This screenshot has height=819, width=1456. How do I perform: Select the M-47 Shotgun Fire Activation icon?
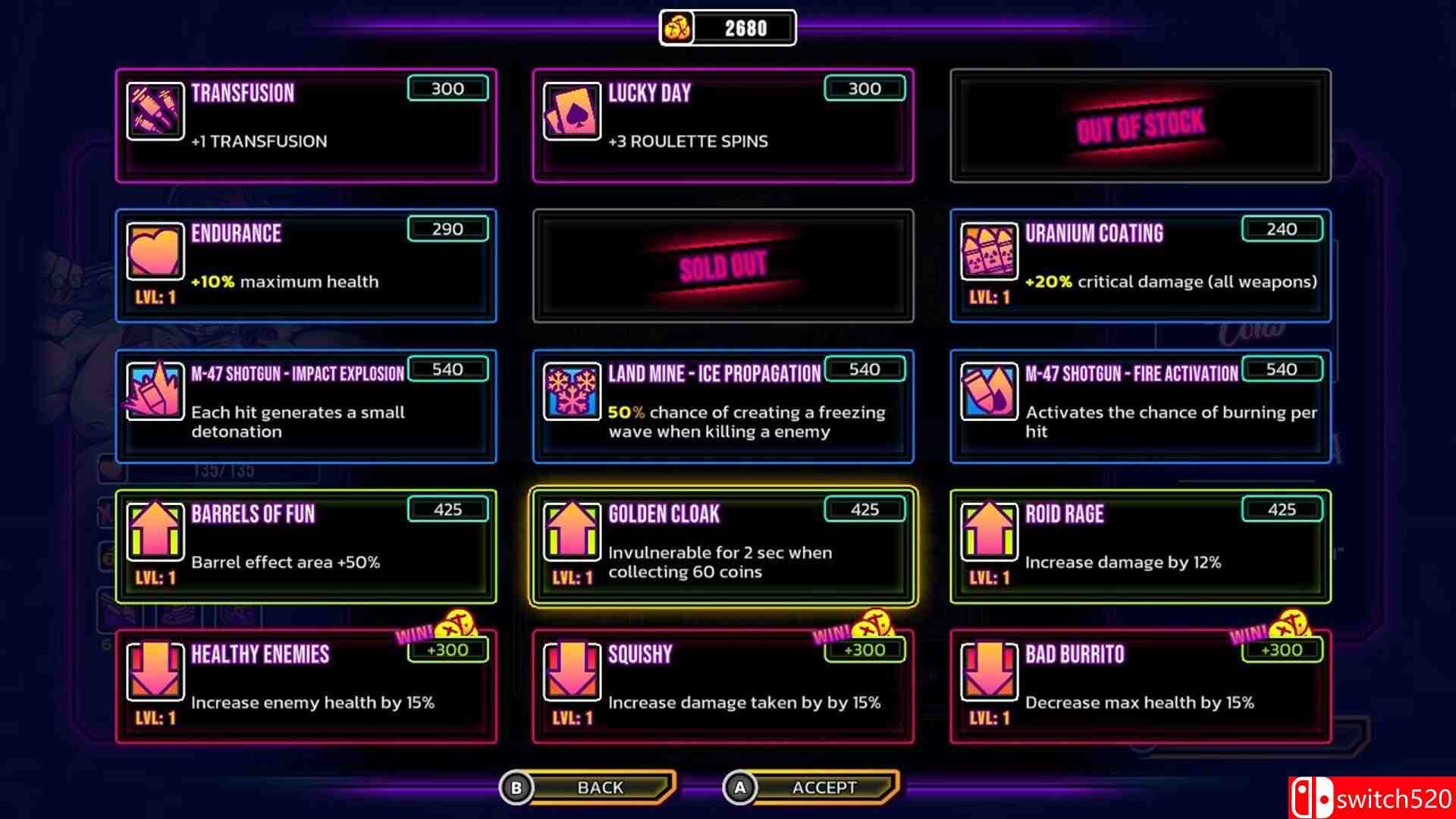[990, 393]
